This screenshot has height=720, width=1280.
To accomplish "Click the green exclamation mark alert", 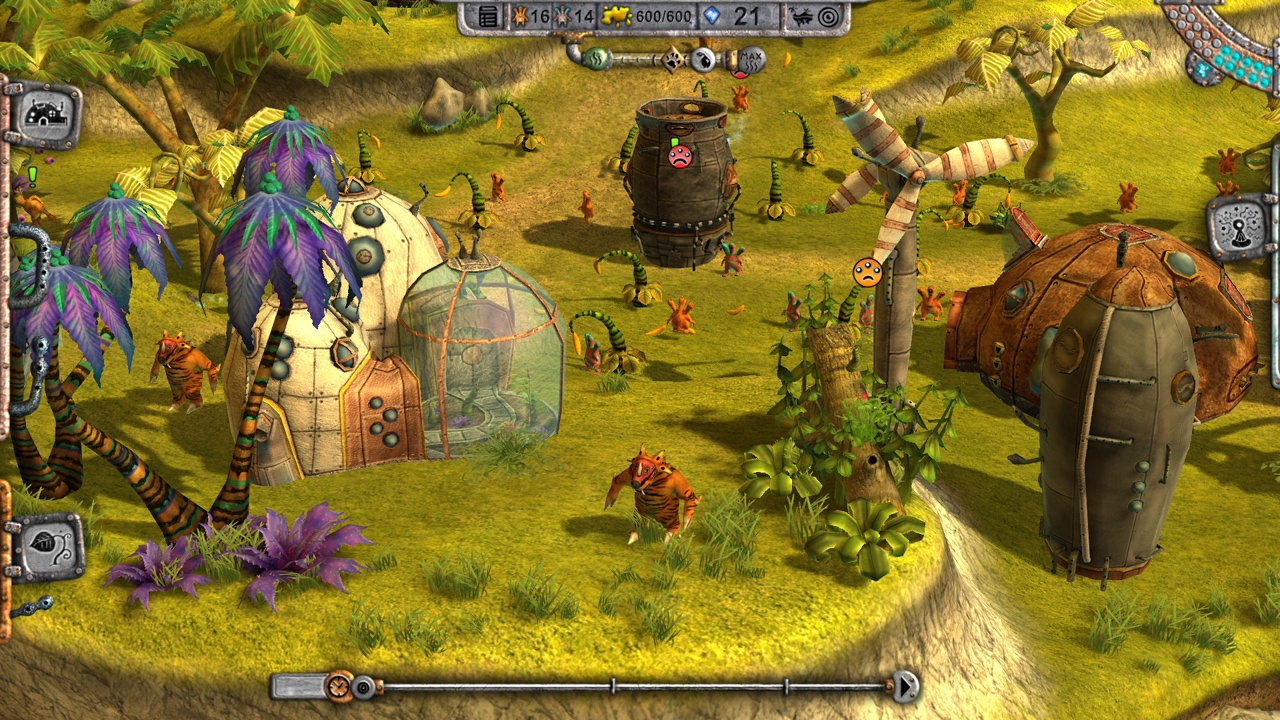I will pyautogui.click(x=32, y=177).
